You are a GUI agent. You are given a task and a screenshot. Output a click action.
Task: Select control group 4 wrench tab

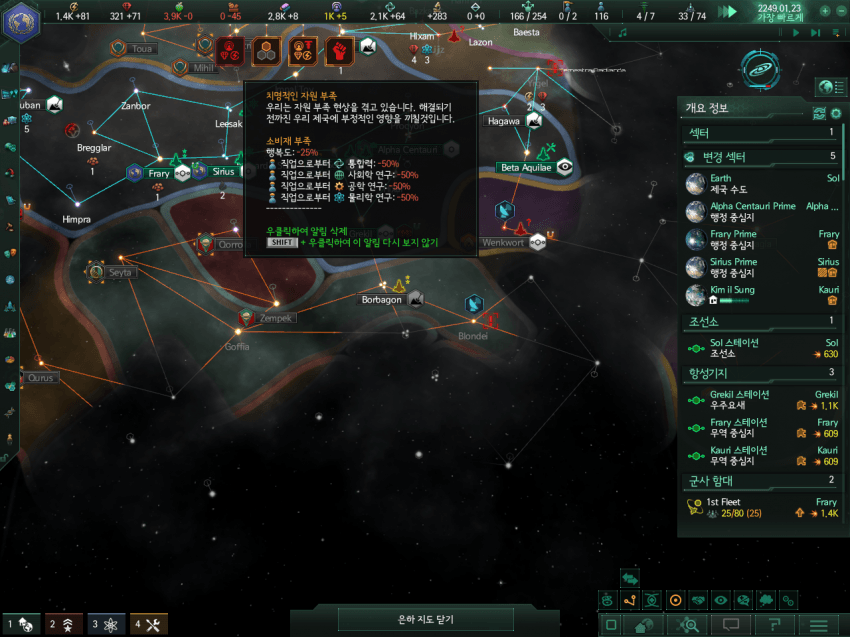point(148,625)
